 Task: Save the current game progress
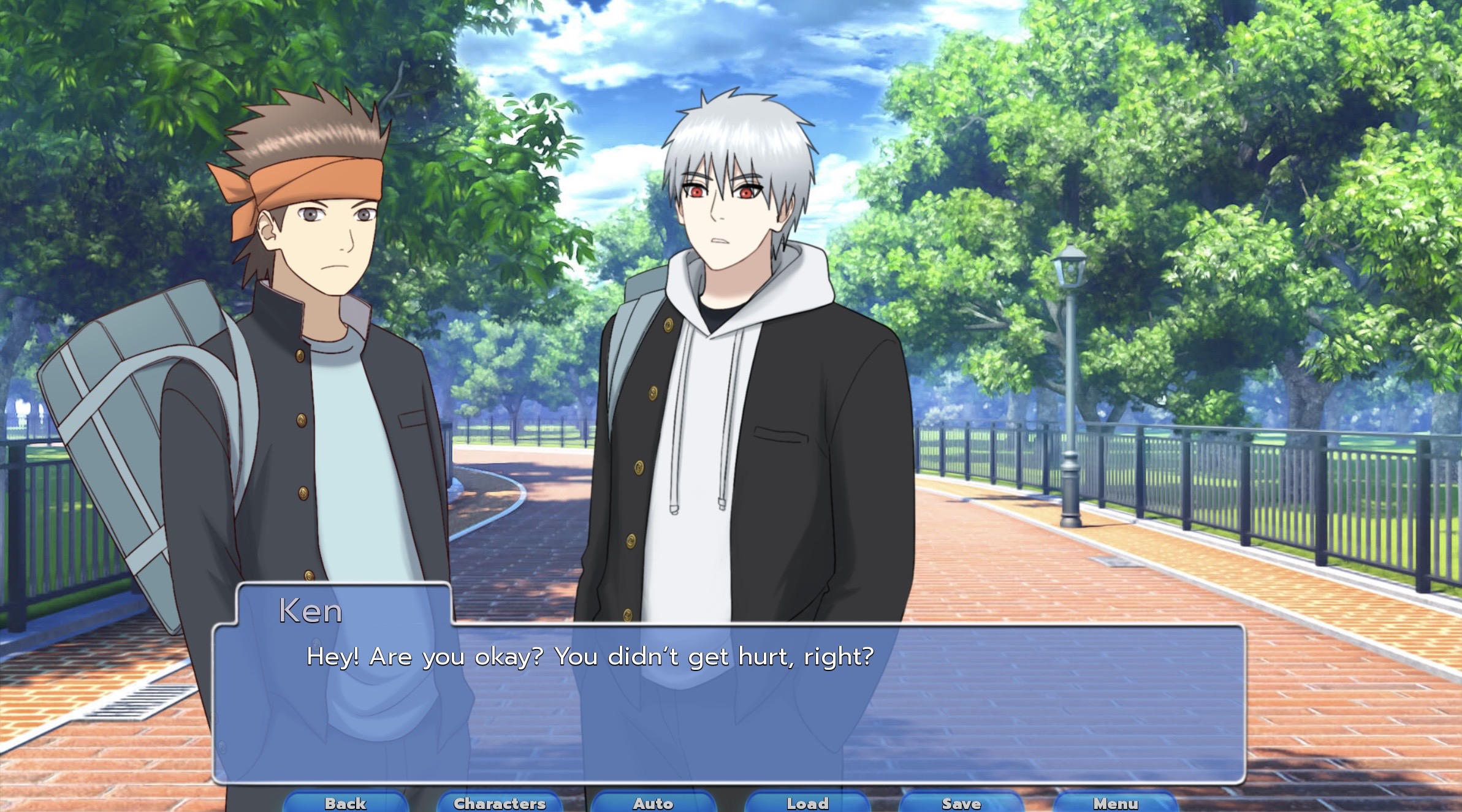point(962,802)
